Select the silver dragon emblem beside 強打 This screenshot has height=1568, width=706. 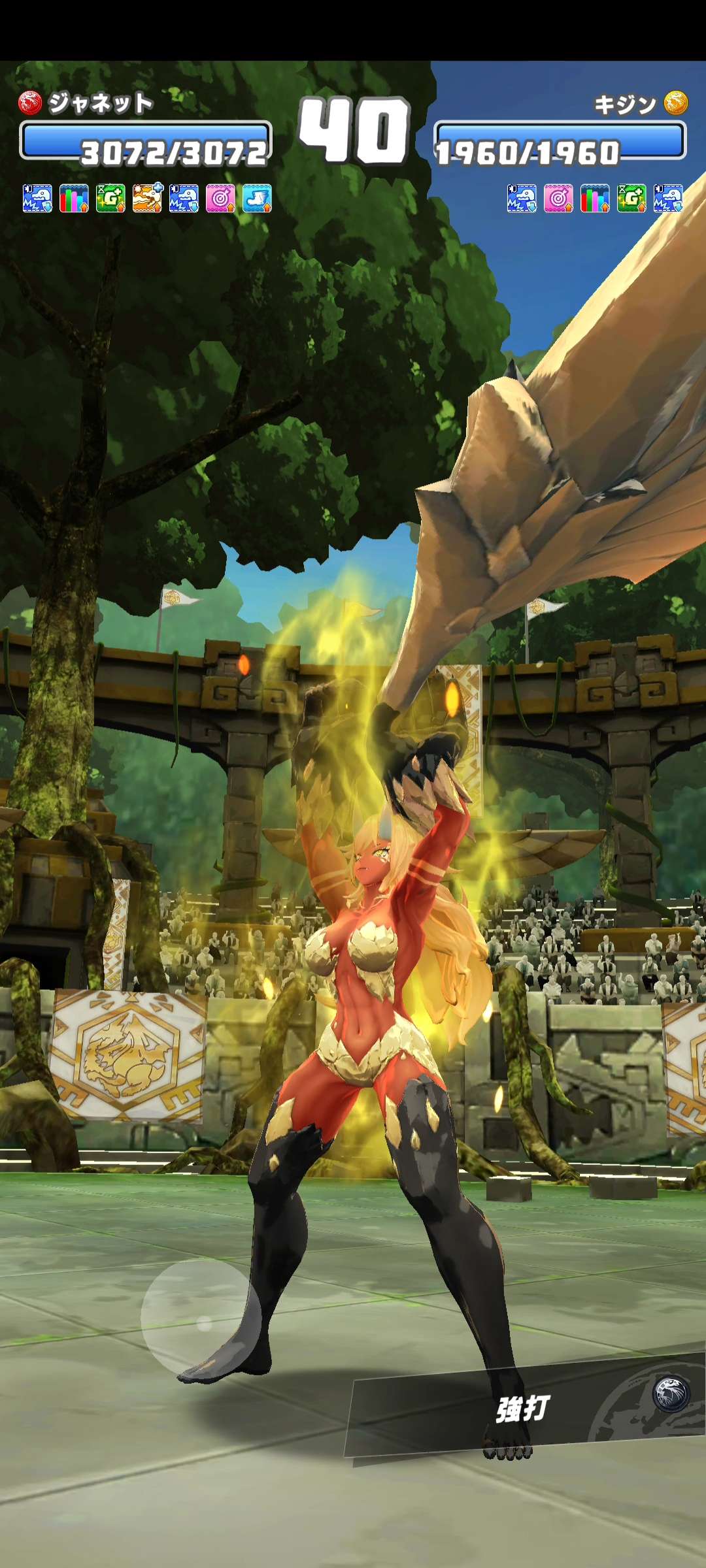671,1394
